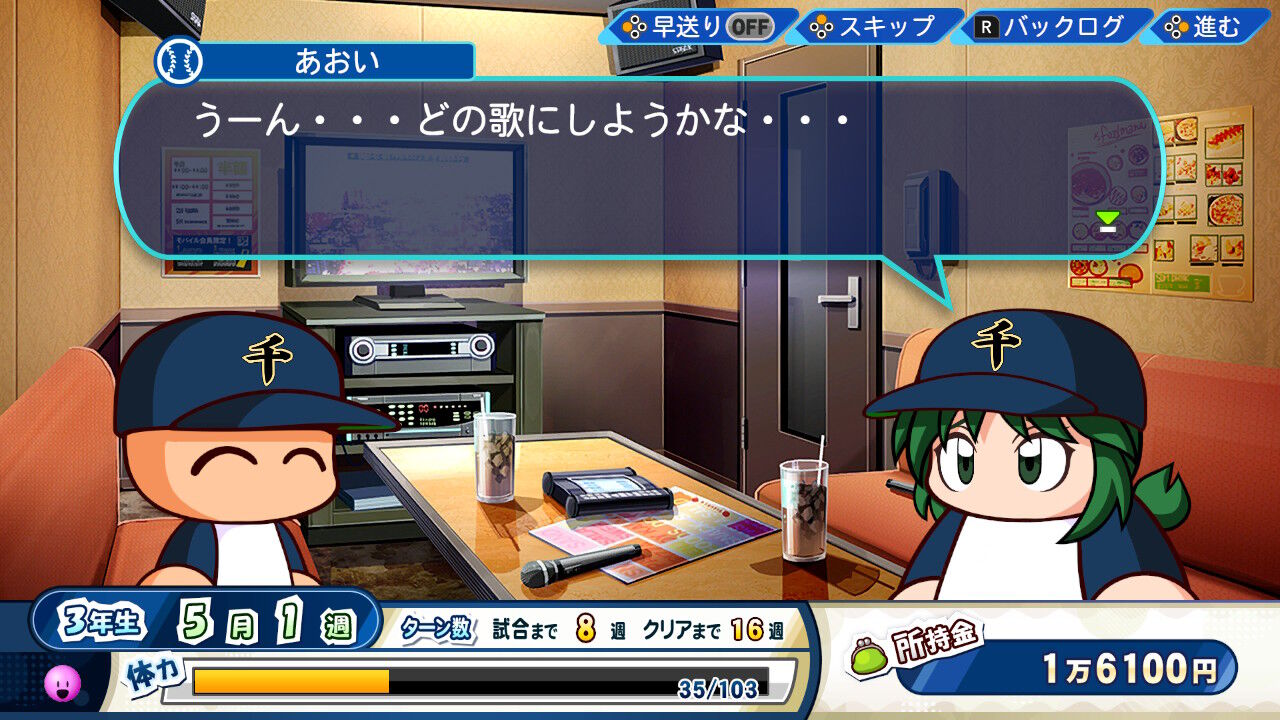Image resolution: width=1280 pixels, height=720 pixels.
Task: Select the スキップ skip button
Action: (x=874, y=27)
